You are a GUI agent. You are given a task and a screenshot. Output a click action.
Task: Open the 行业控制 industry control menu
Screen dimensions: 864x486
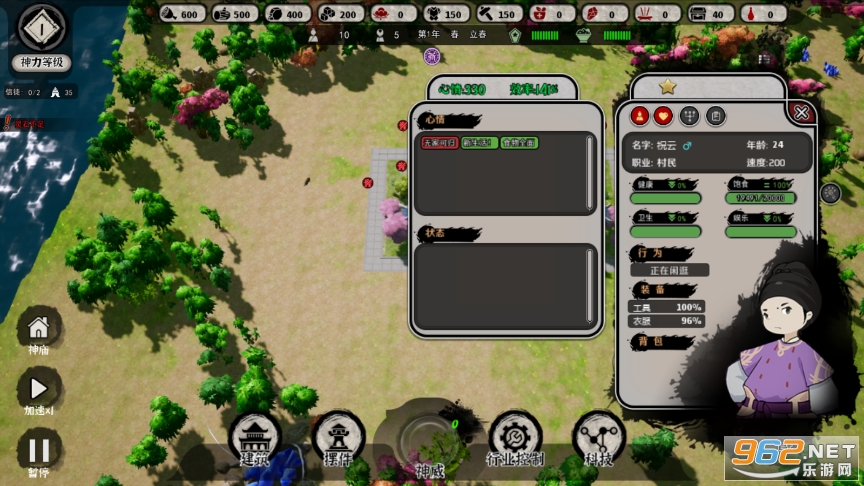tap(515, 438)
